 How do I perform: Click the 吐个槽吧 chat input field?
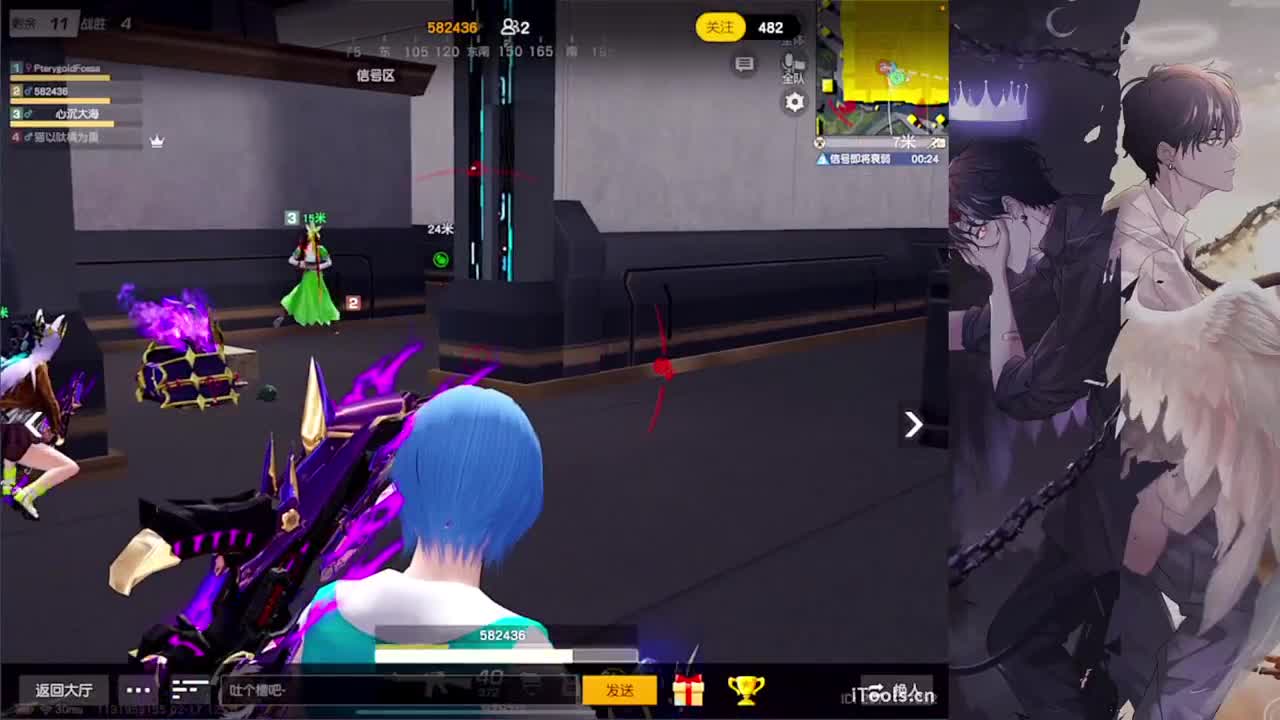[400, 689]
